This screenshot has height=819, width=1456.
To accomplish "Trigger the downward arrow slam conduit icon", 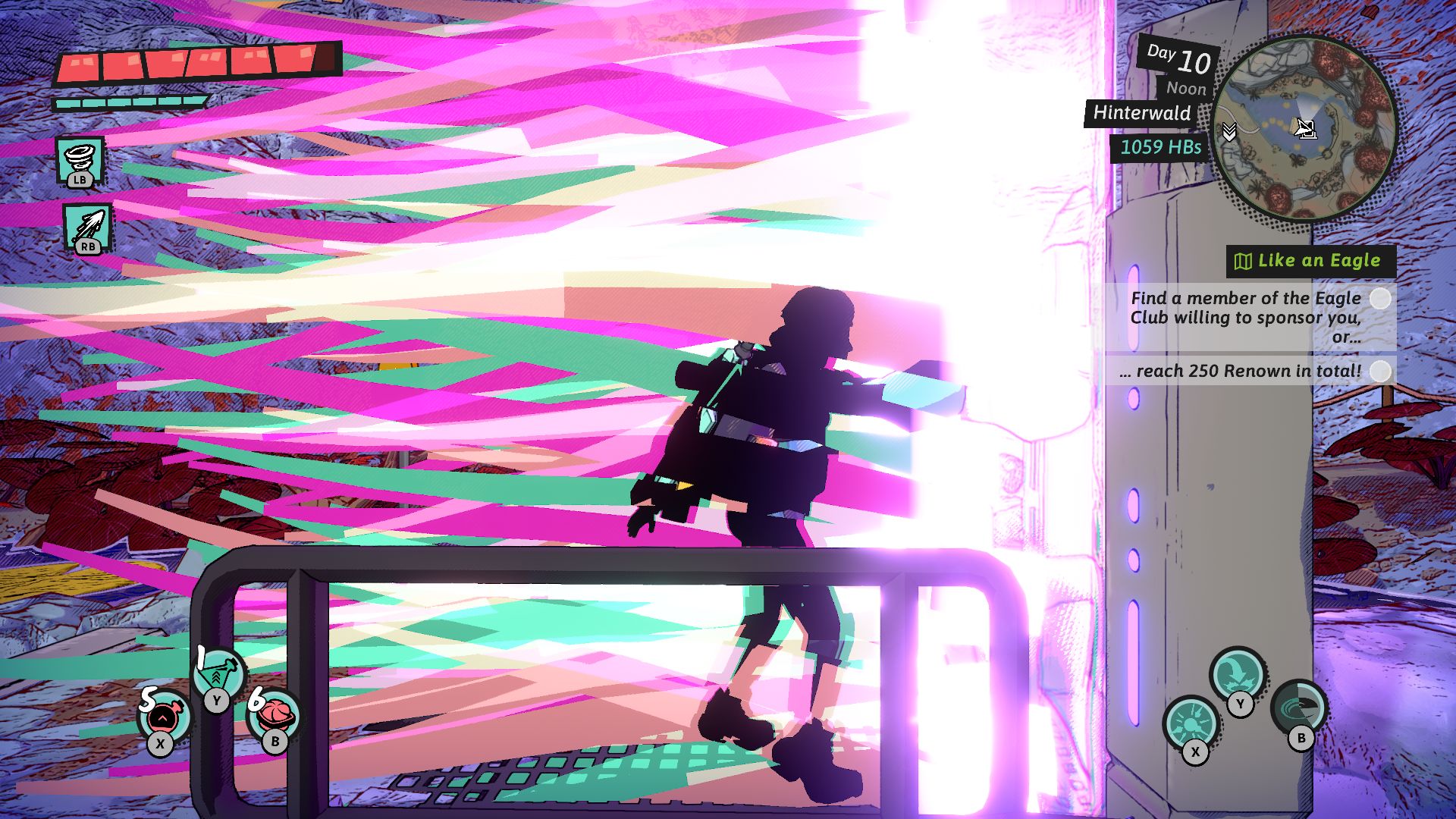I will tap(1238, 673).
